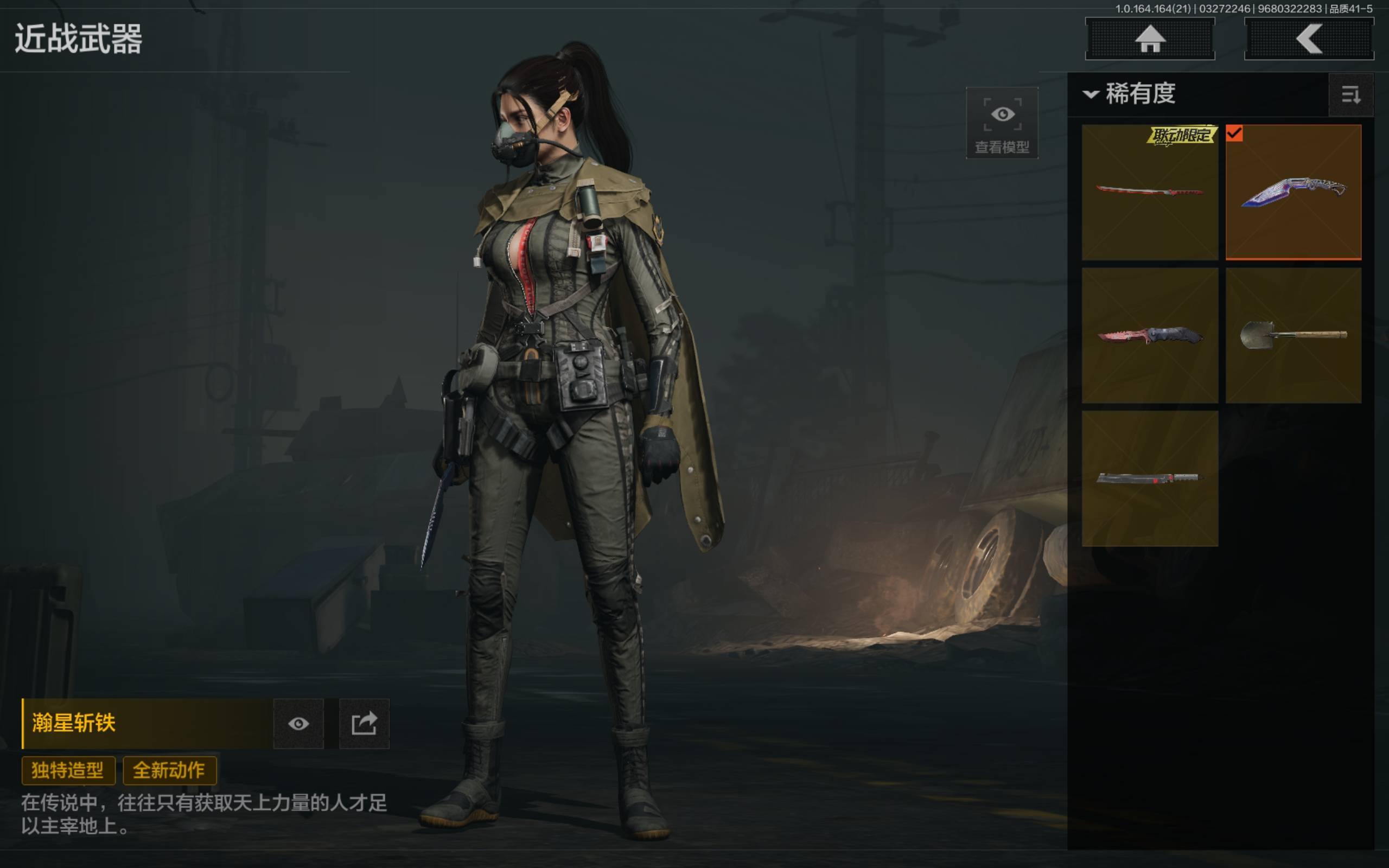Image resolution: width=1389 pixels, height=868 pixels.
Task: Click the 全新动作 tag
Action: (x=169, y=770)
